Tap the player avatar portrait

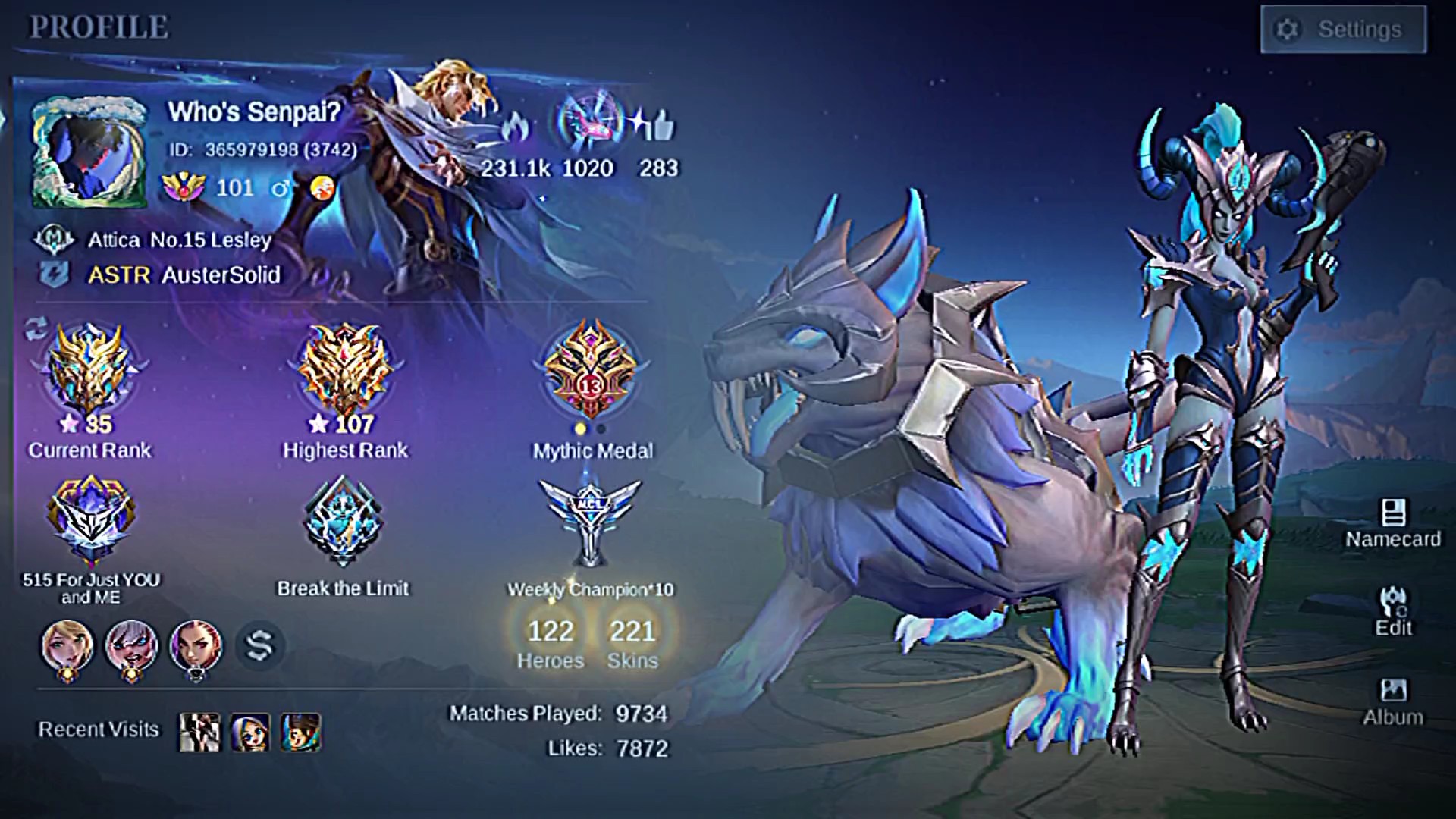pyautogui.click(x=89, y=152)
